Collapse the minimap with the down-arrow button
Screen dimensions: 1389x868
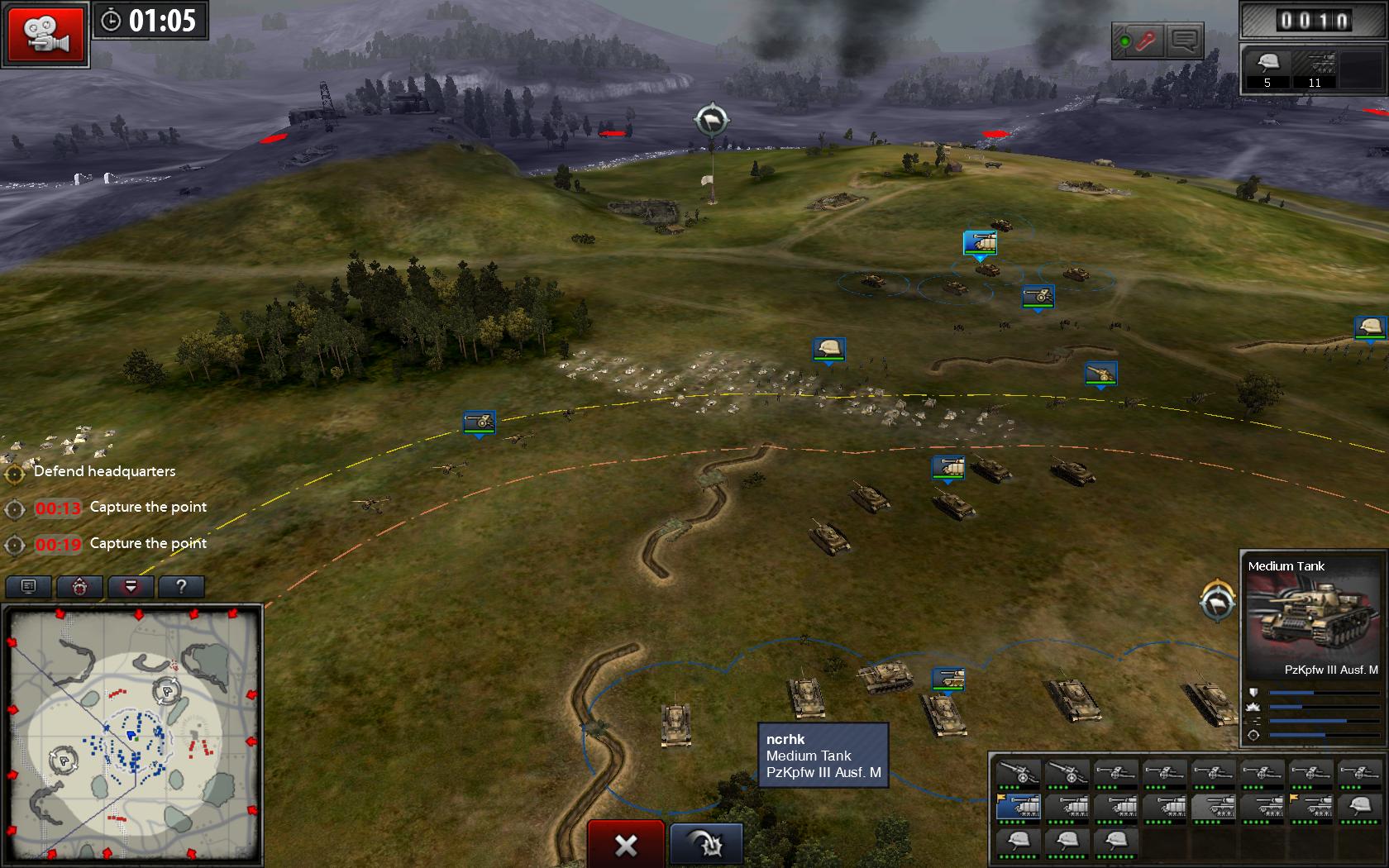[x=131, y=585]
